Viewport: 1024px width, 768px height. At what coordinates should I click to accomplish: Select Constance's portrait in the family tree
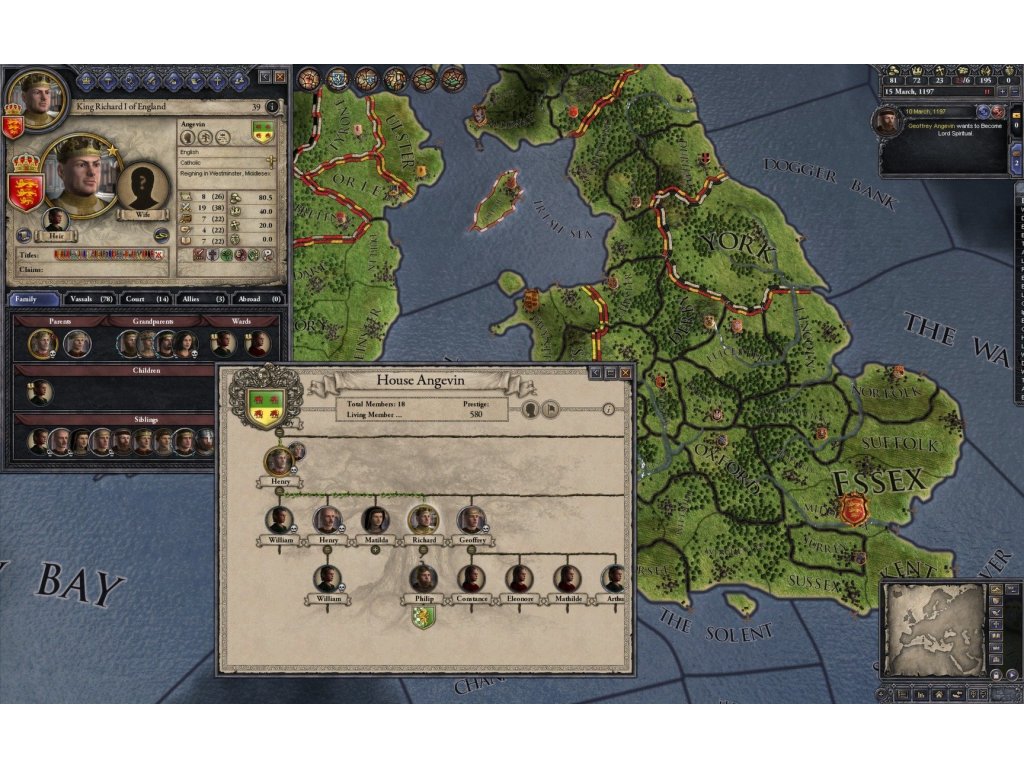[471, 579]
